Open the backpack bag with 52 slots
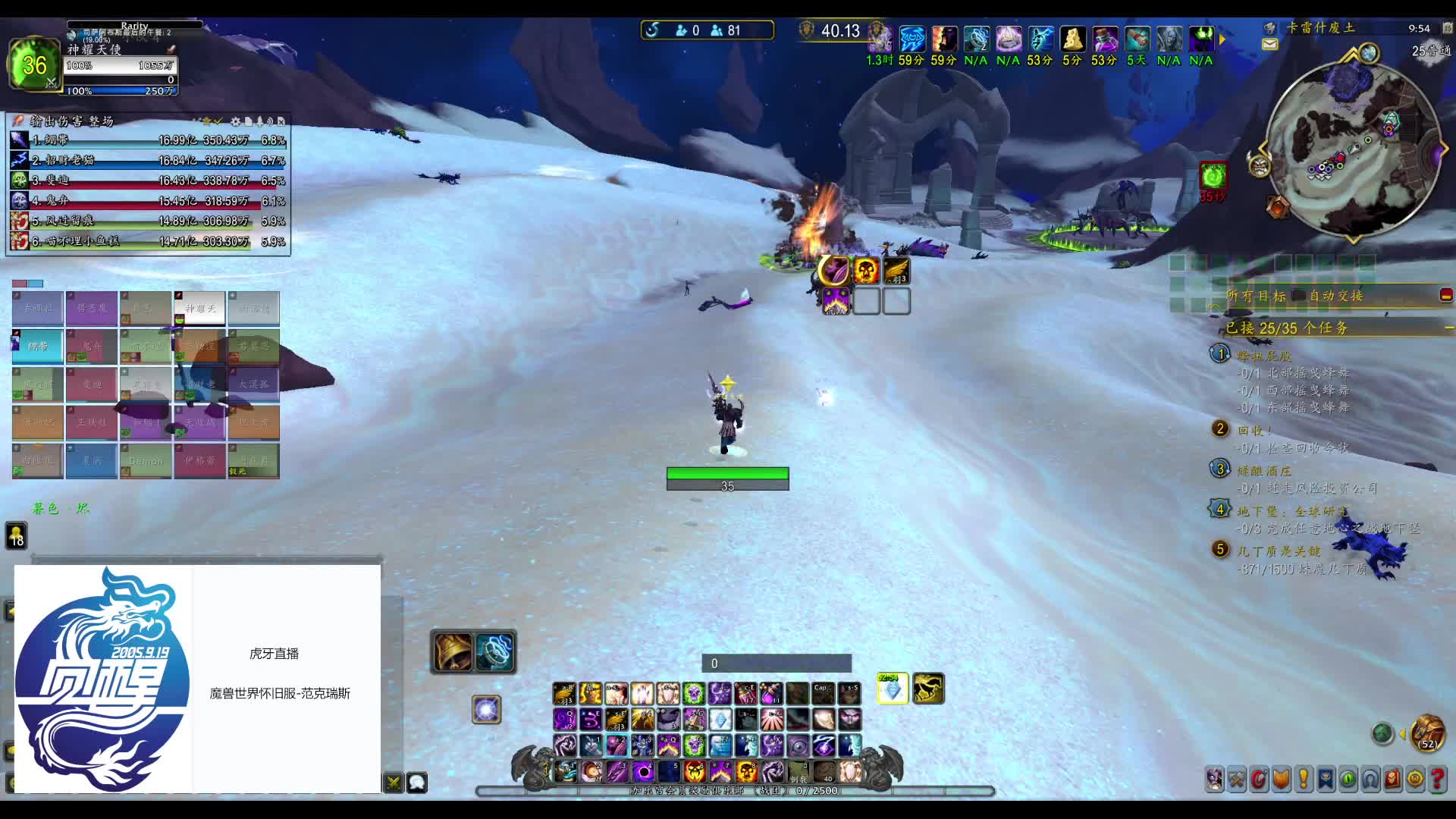This screenshot has height=819, width=1456. click(x=1427, y=733)
